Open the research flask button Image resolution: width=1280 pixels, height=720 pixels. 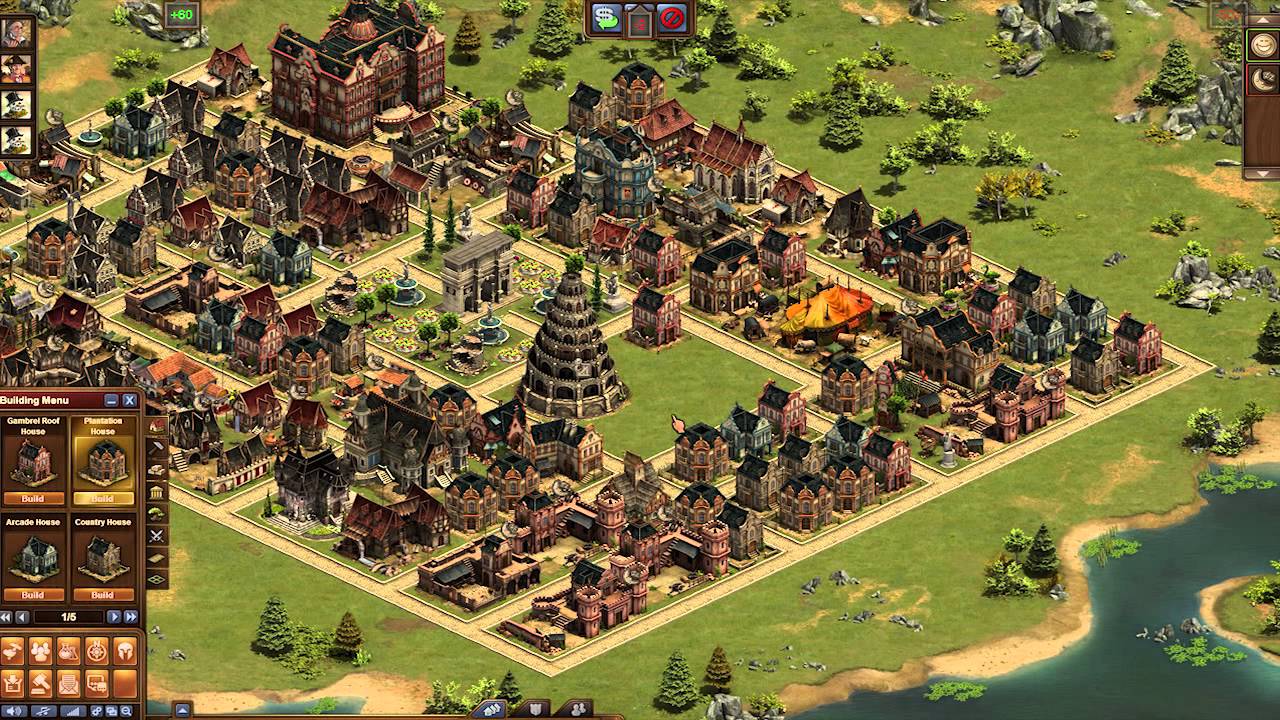[x=69, y=651]
